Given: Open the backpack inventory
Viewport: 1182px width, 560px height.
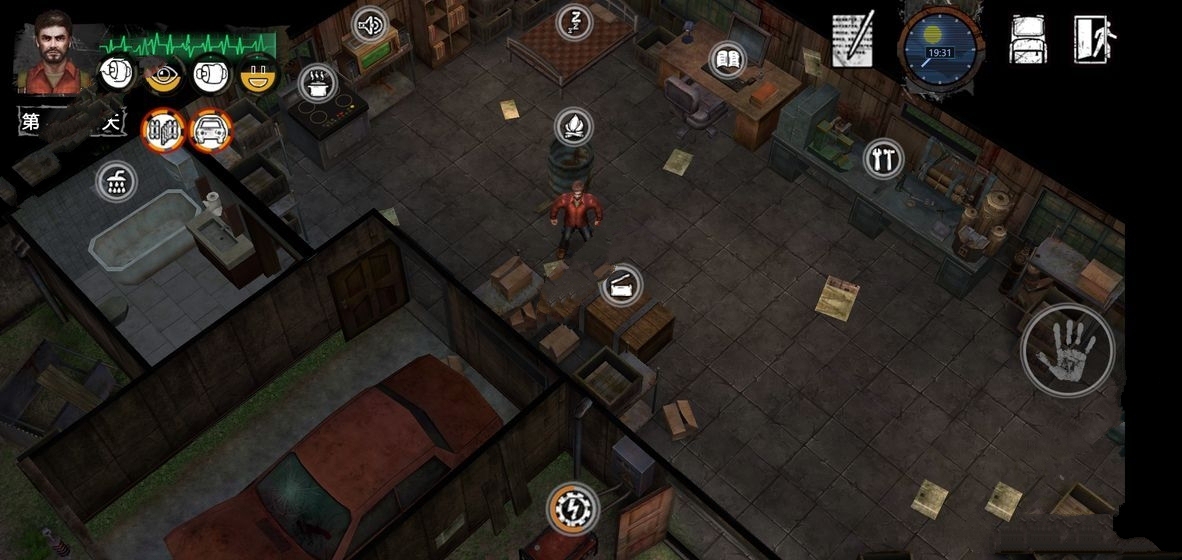Looking at the screenshot, I should click(1028, 40).
